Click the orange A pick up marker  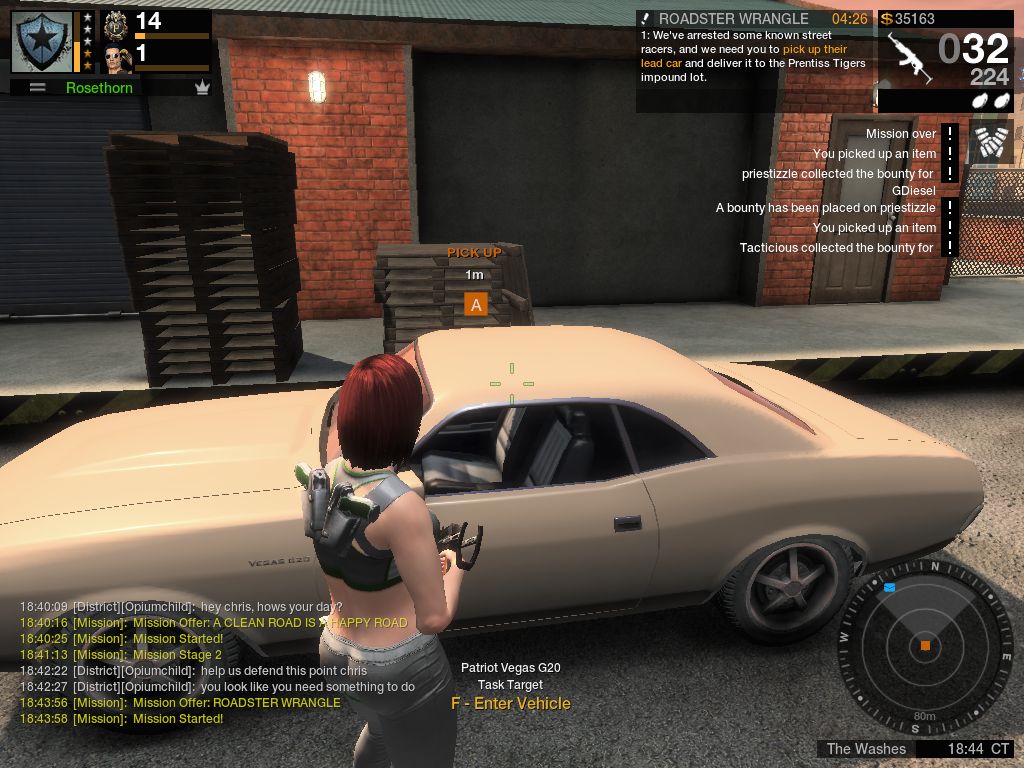[476, 305]
